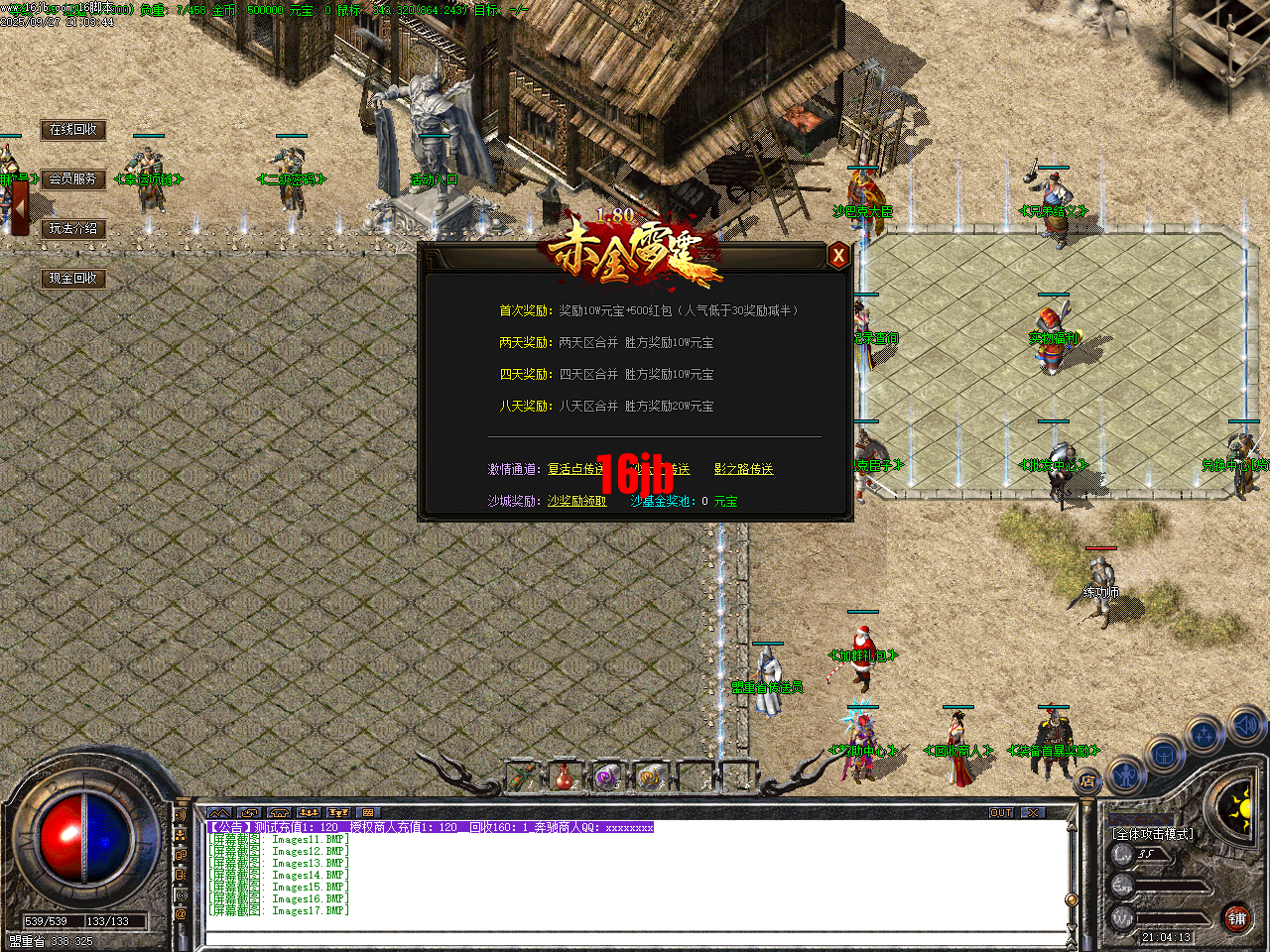
Task: Collapse the left menu using the red arrow tab
Action: coord(20,208)
